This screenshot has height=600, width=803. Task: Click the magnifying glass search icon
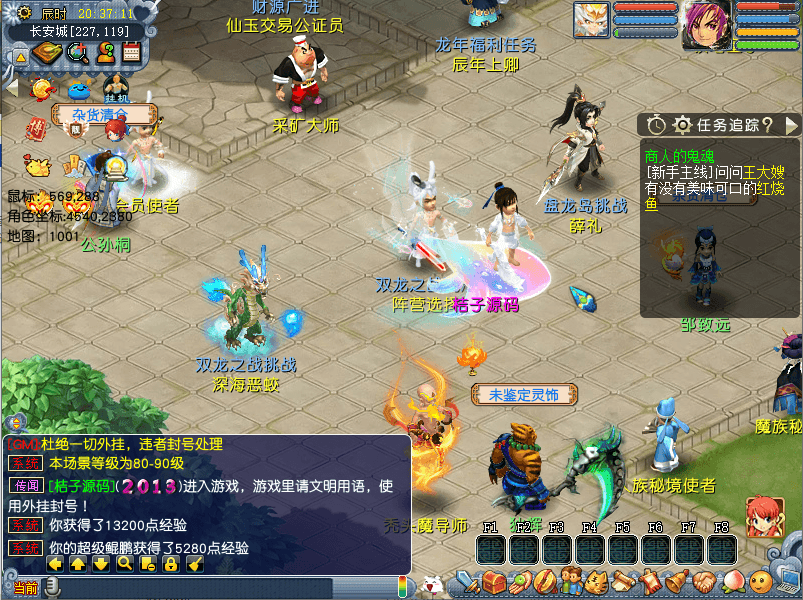pos(76,53)
